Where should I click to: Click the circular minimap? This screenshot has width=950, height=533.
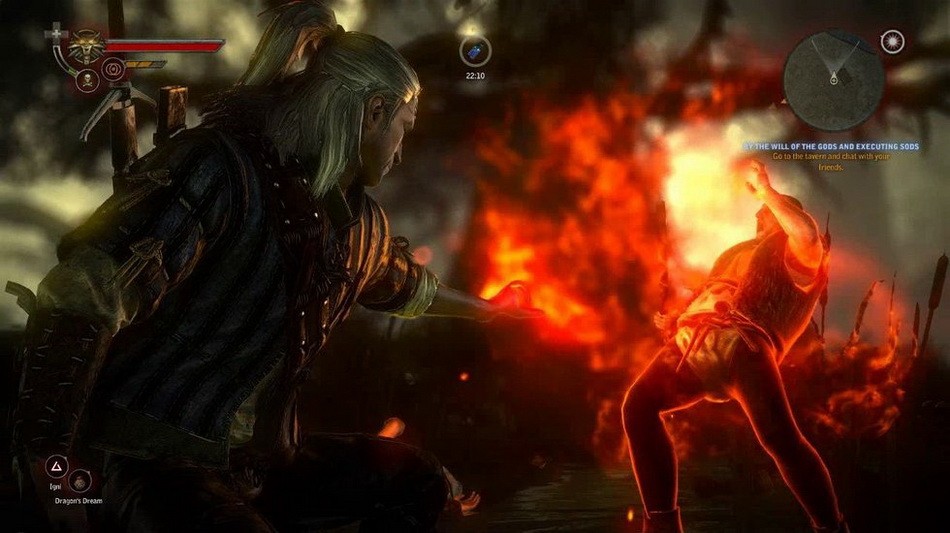[x=833, y=78]
